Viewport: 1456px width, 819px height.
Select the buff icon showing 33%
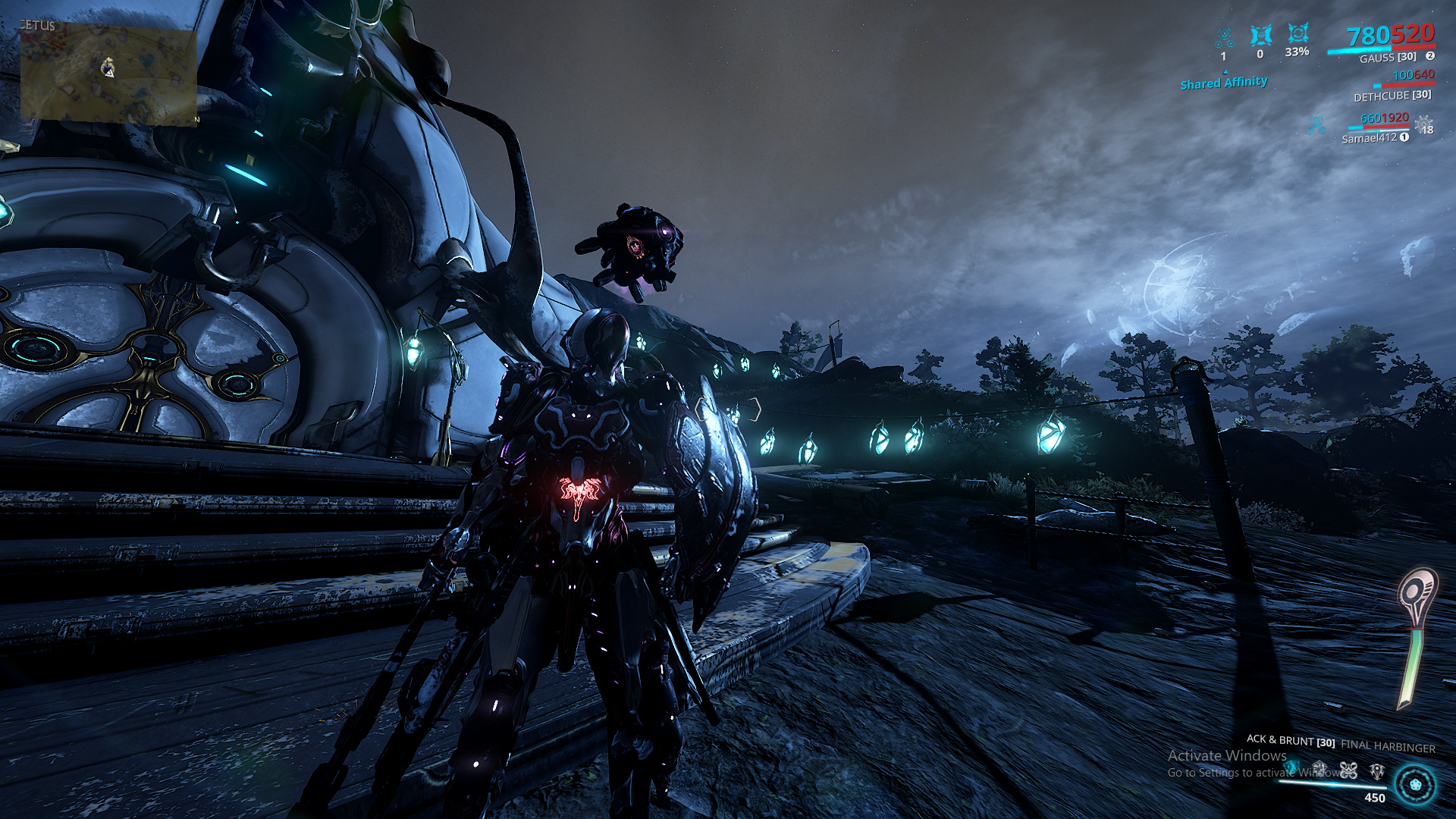point(1298,34)
